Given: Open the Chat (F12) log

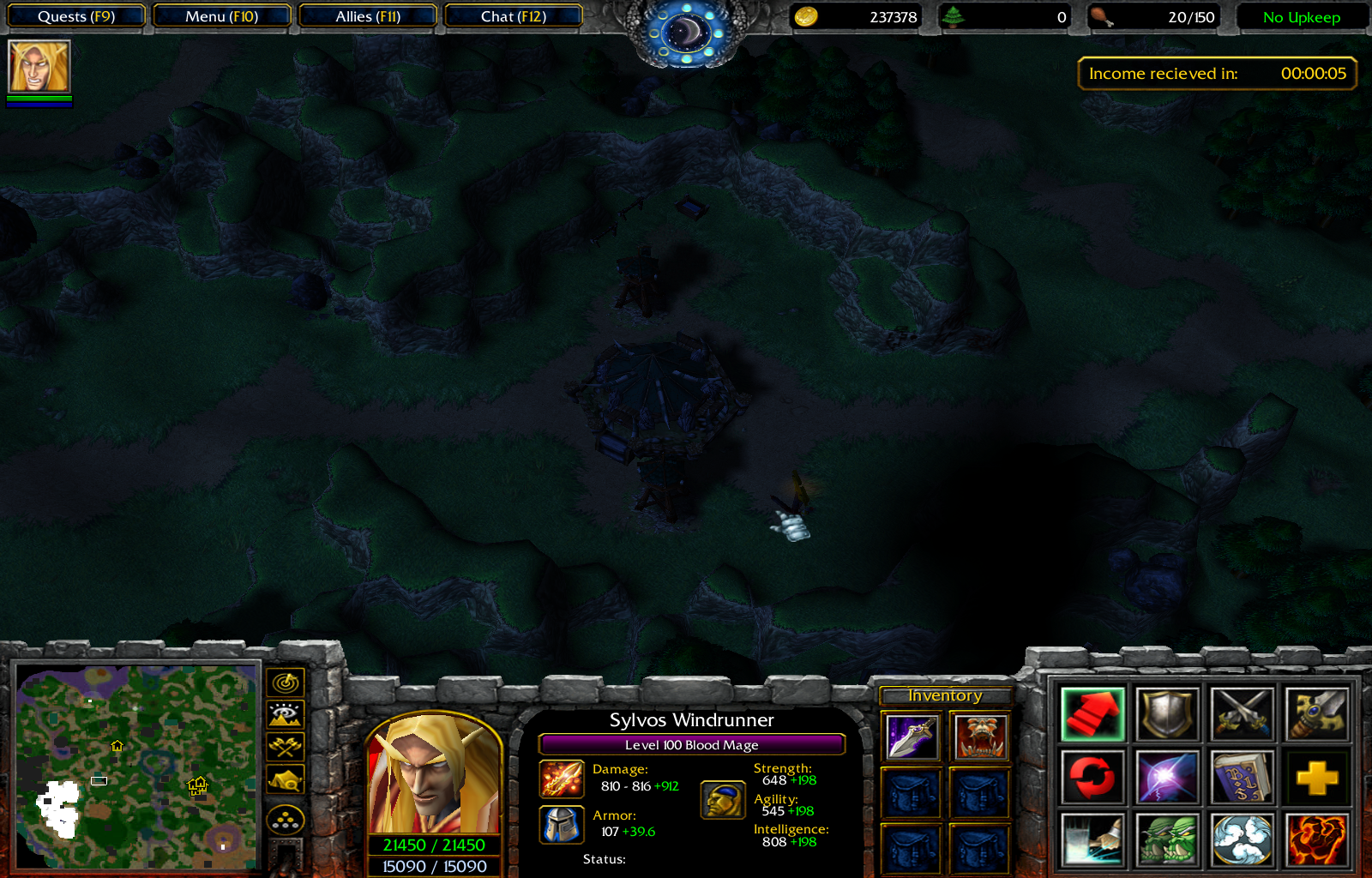Looking at the screenshot, I should tap(513, 16).
